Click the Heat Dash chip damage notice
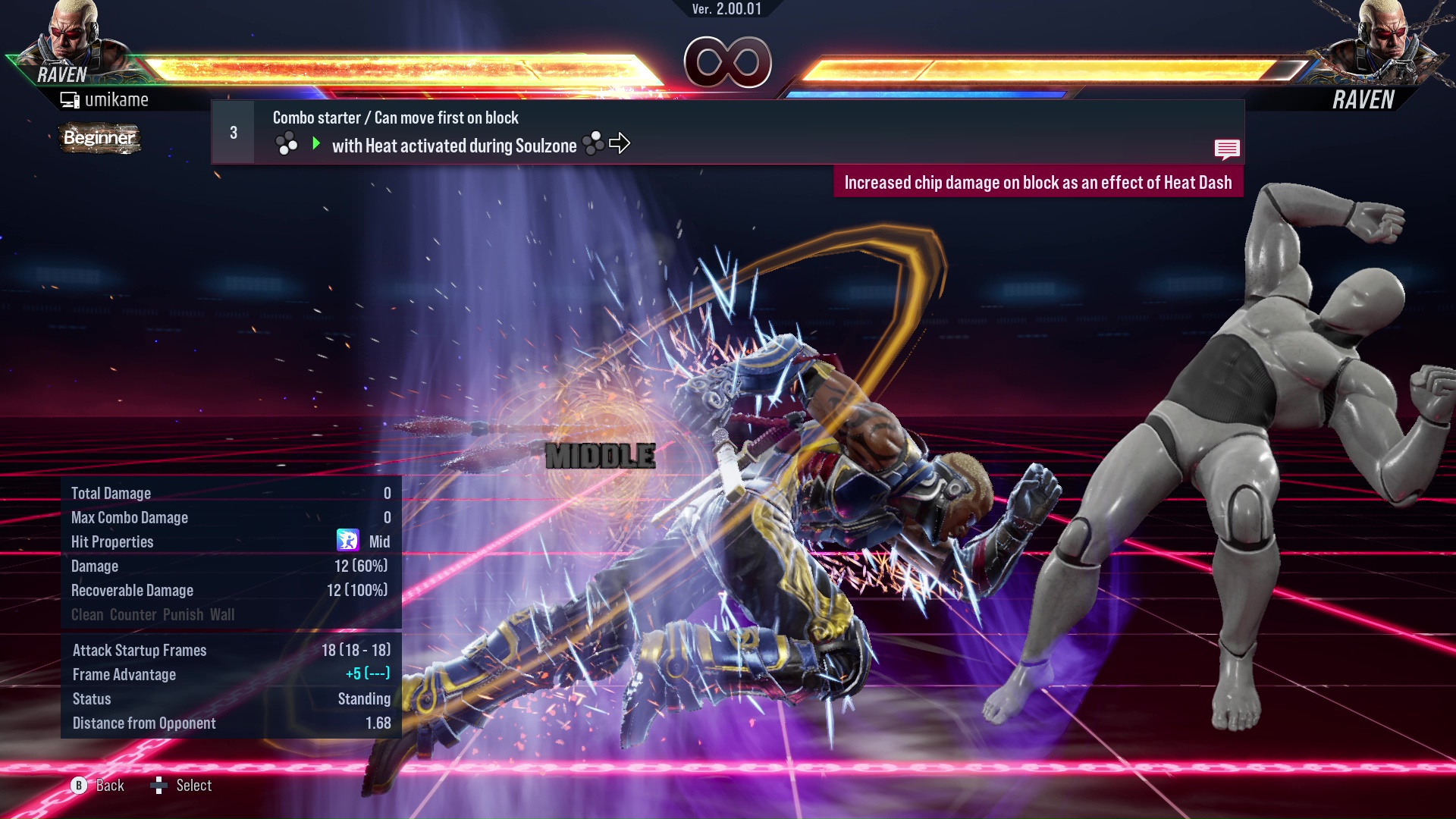This screenshot has height=819, width=1456. (x=1040, y=182)
